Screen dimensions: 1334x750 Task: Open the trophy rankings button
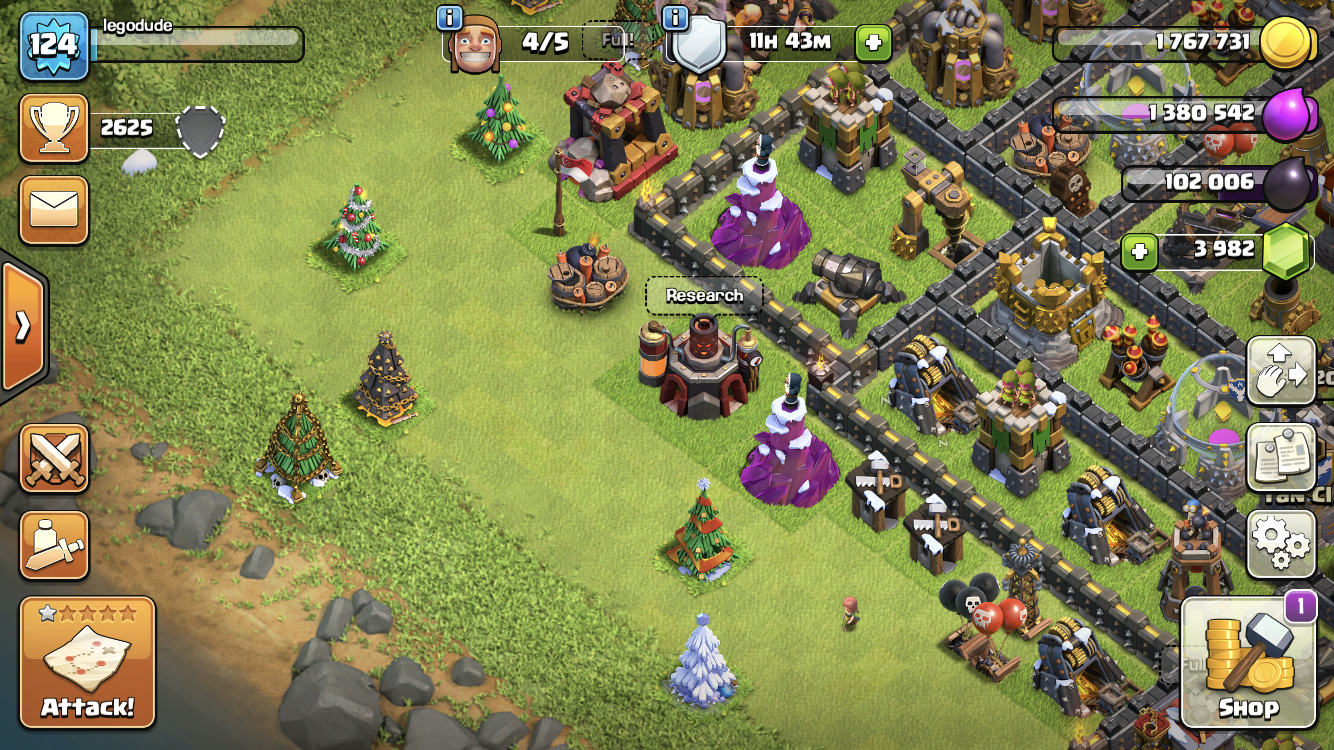pos(53,128)
